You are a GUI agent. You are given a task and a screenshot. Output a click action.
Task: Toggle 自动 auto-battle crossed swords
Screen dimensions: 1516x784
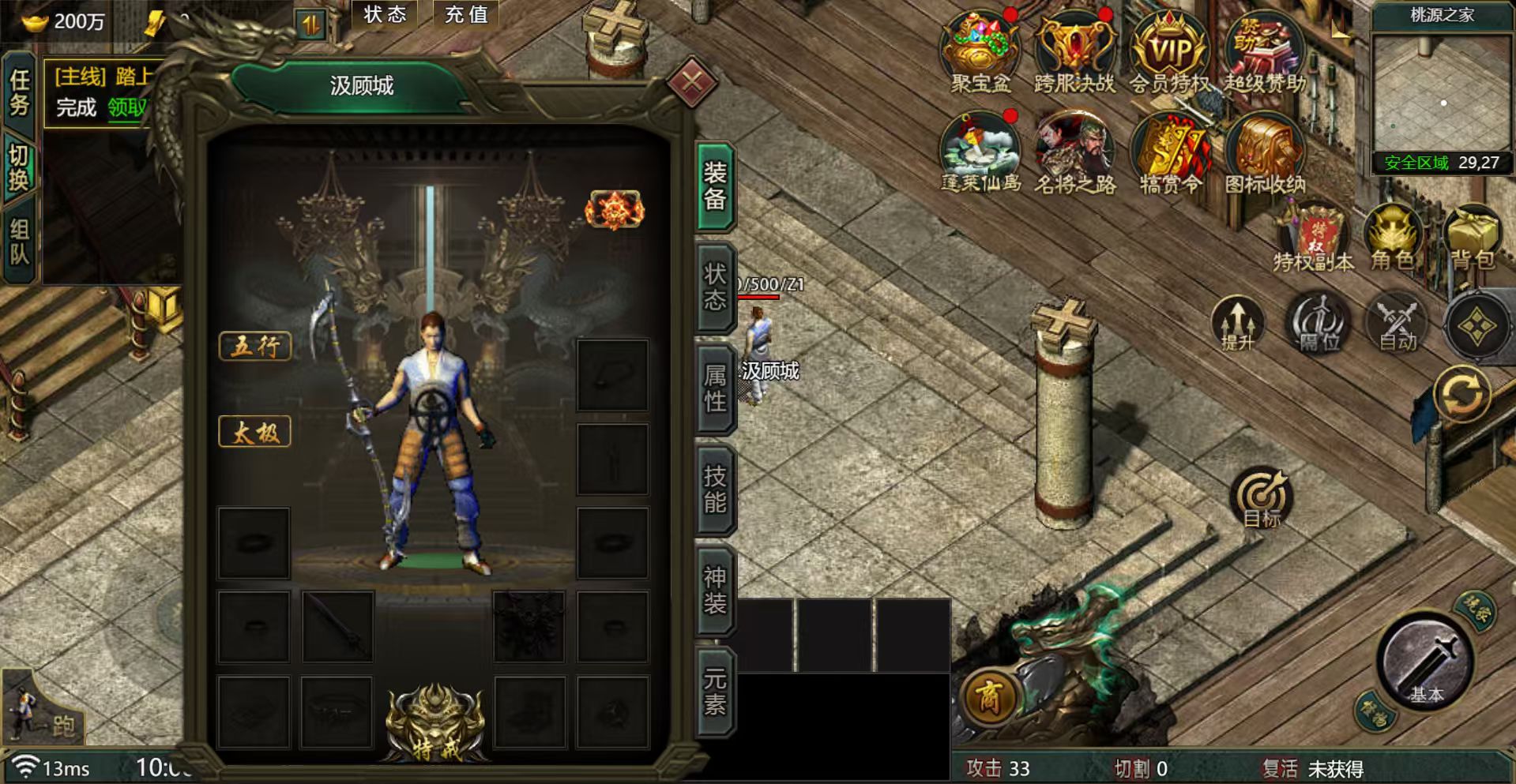(1397, 324)
